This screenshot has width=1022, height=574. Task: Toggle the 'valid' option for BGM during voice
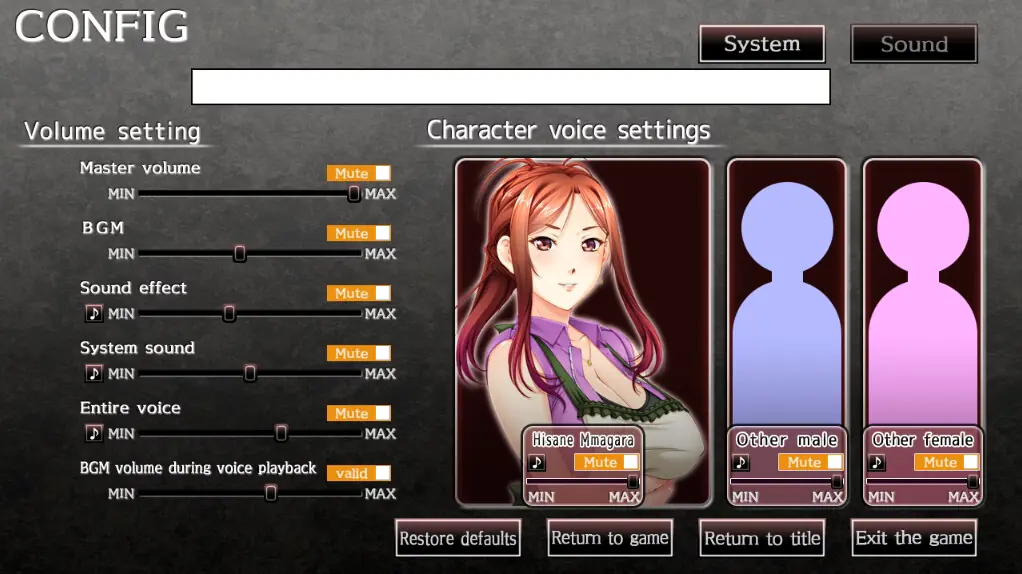coord(383,473)
